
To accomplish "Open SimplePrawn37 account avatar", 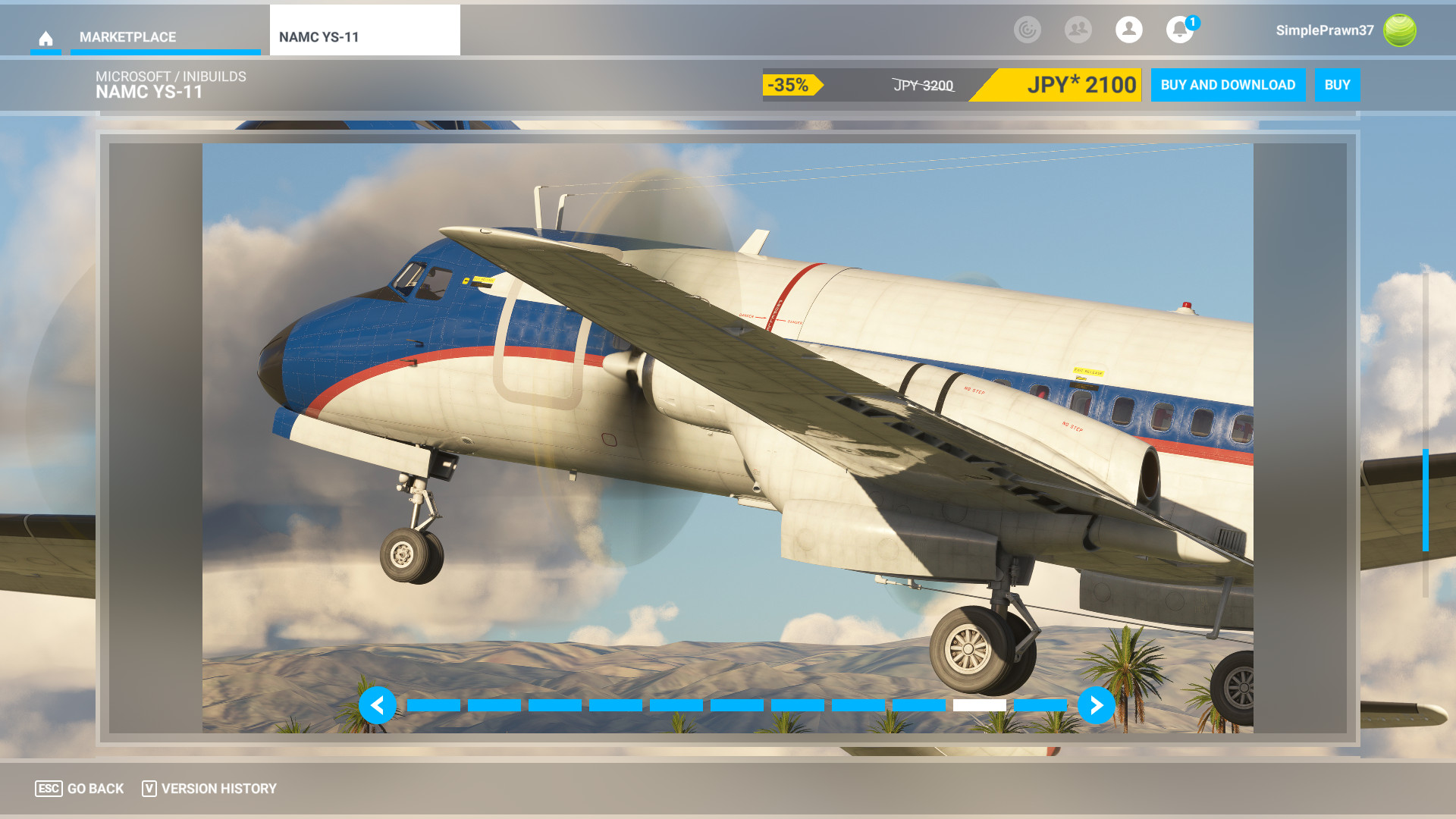I will (1399, 30).
